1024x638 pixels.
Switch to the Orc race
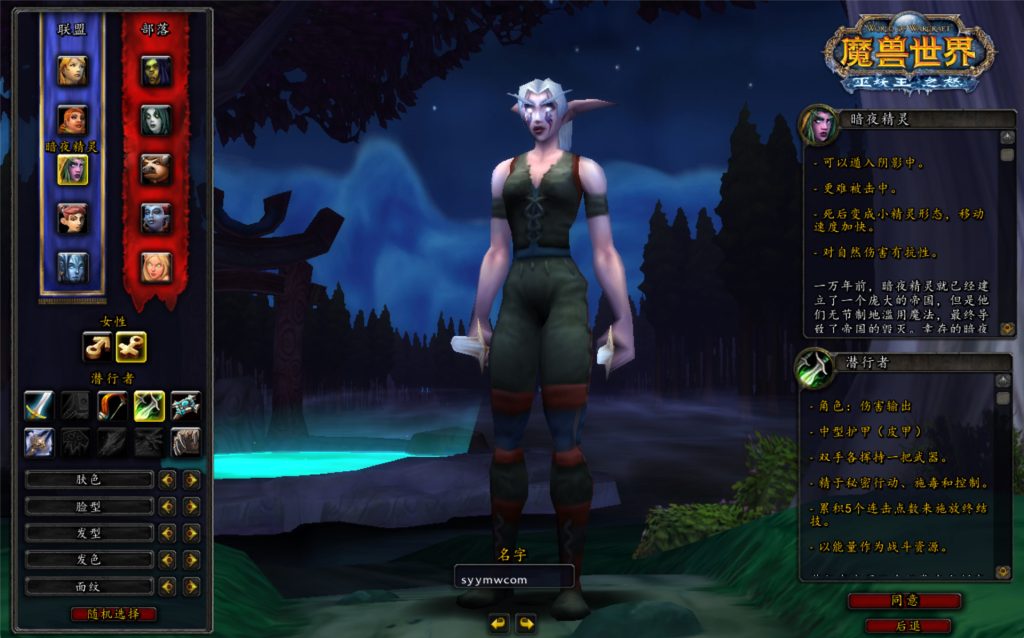tap(155, 70)
